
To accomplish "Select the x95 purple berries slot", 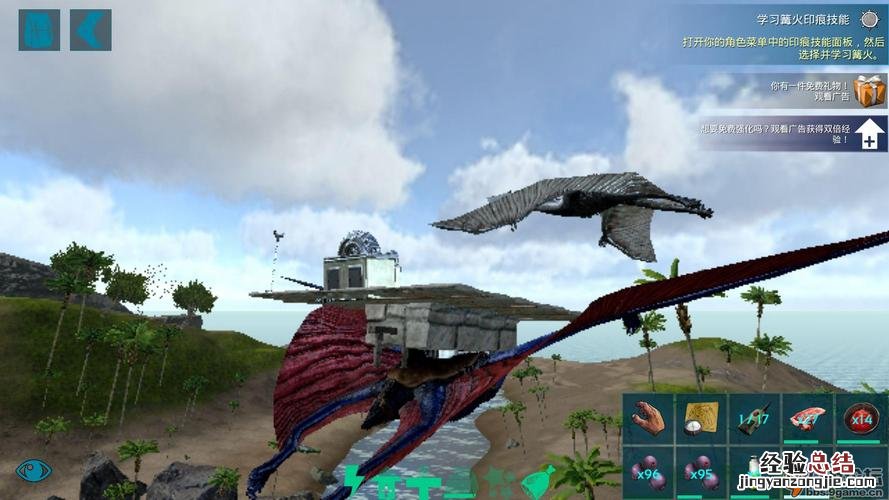I will (701, 472).
